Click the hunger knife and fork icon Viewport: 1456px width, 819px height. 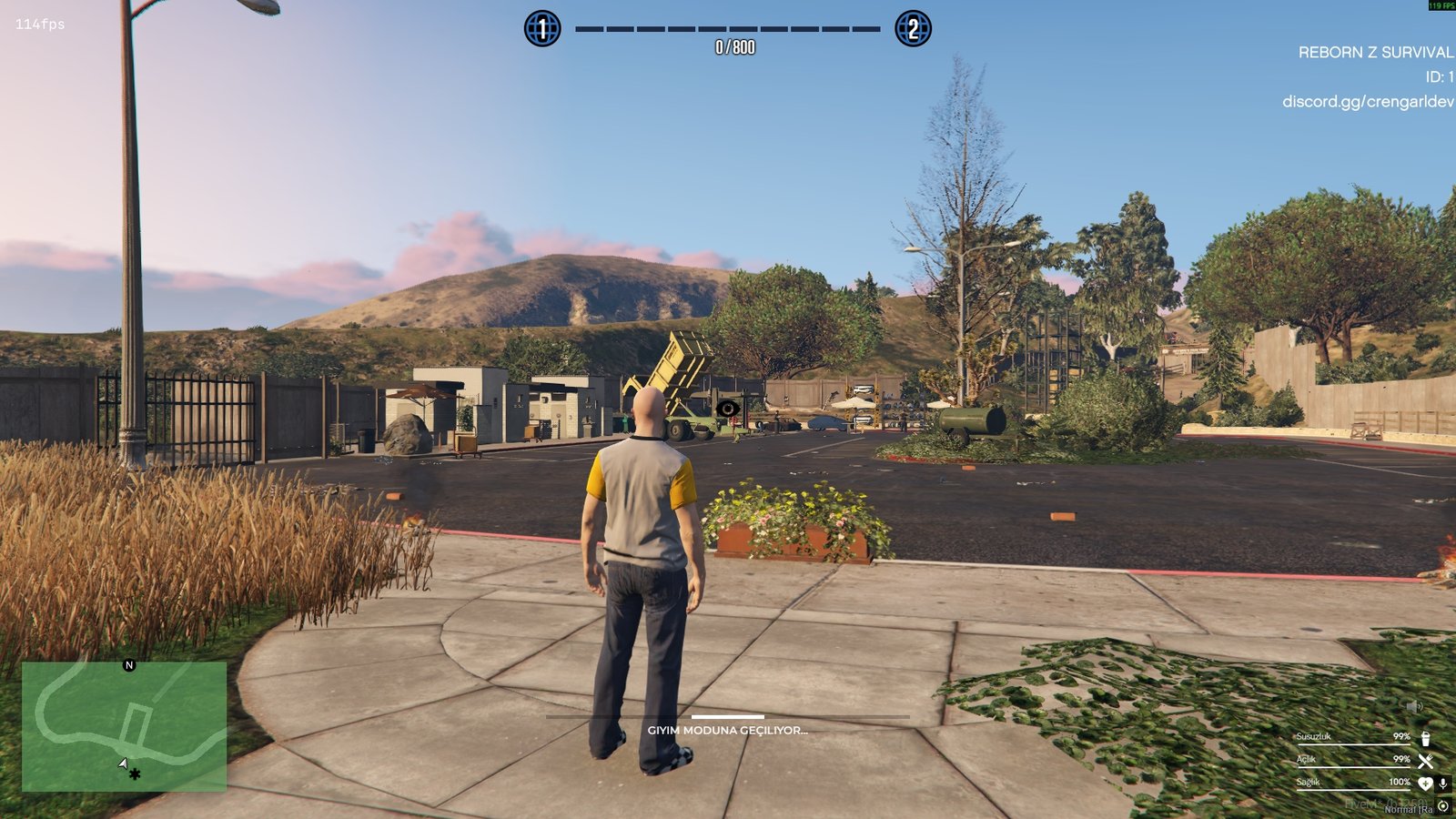[x=1425, y=761]
